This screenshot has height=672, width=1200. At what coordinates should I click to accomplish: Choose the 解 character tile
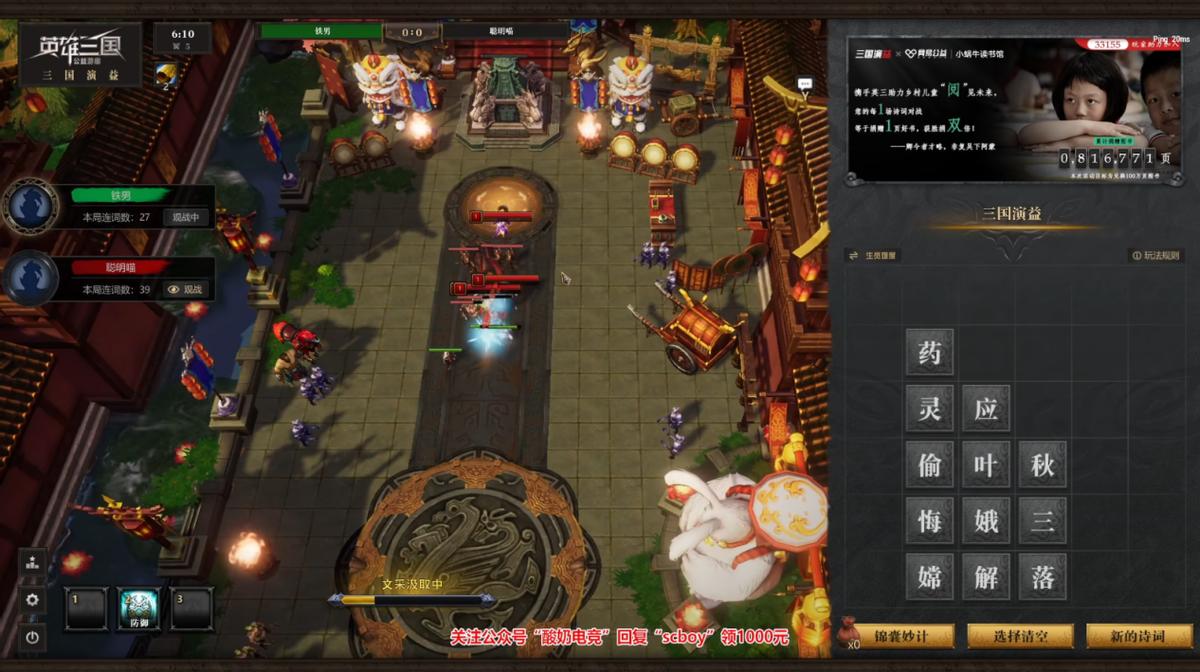pos(986,576)
